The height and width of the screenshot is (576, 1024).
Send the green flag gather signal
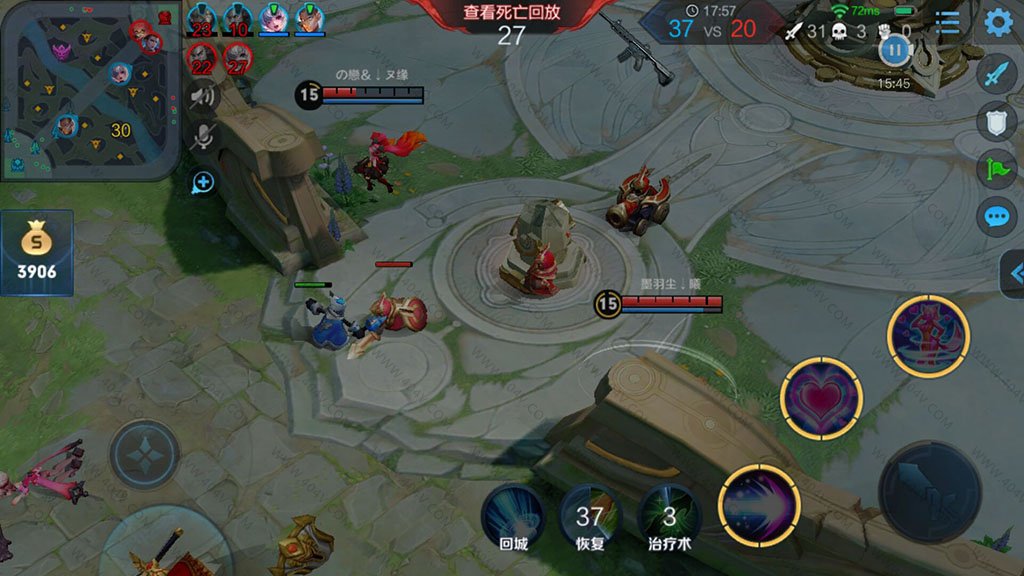tap(996, 168)
